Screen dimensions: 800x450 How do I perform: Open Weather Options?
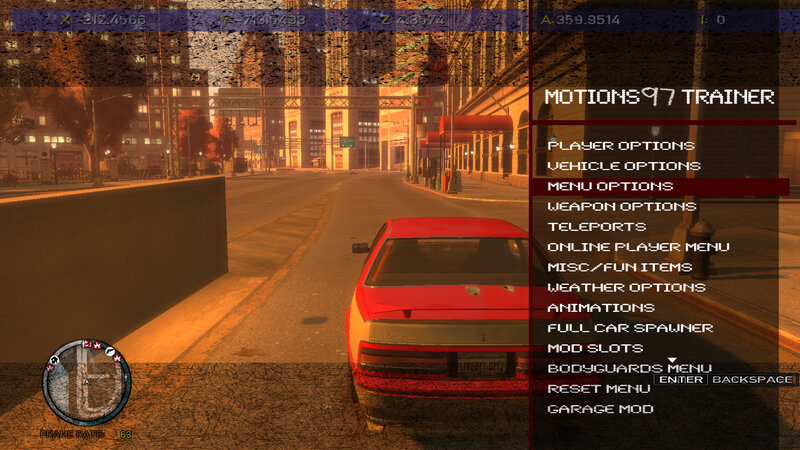626,288
